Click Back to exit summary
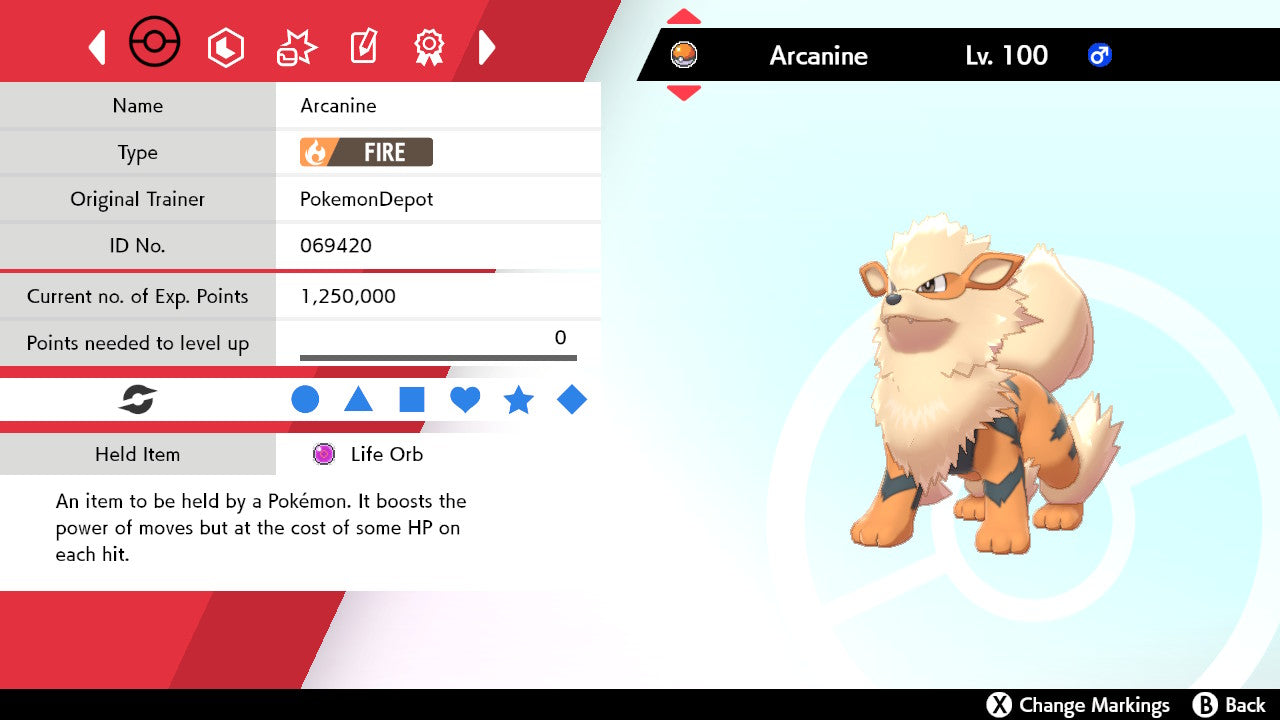 tap(1230, 705)
